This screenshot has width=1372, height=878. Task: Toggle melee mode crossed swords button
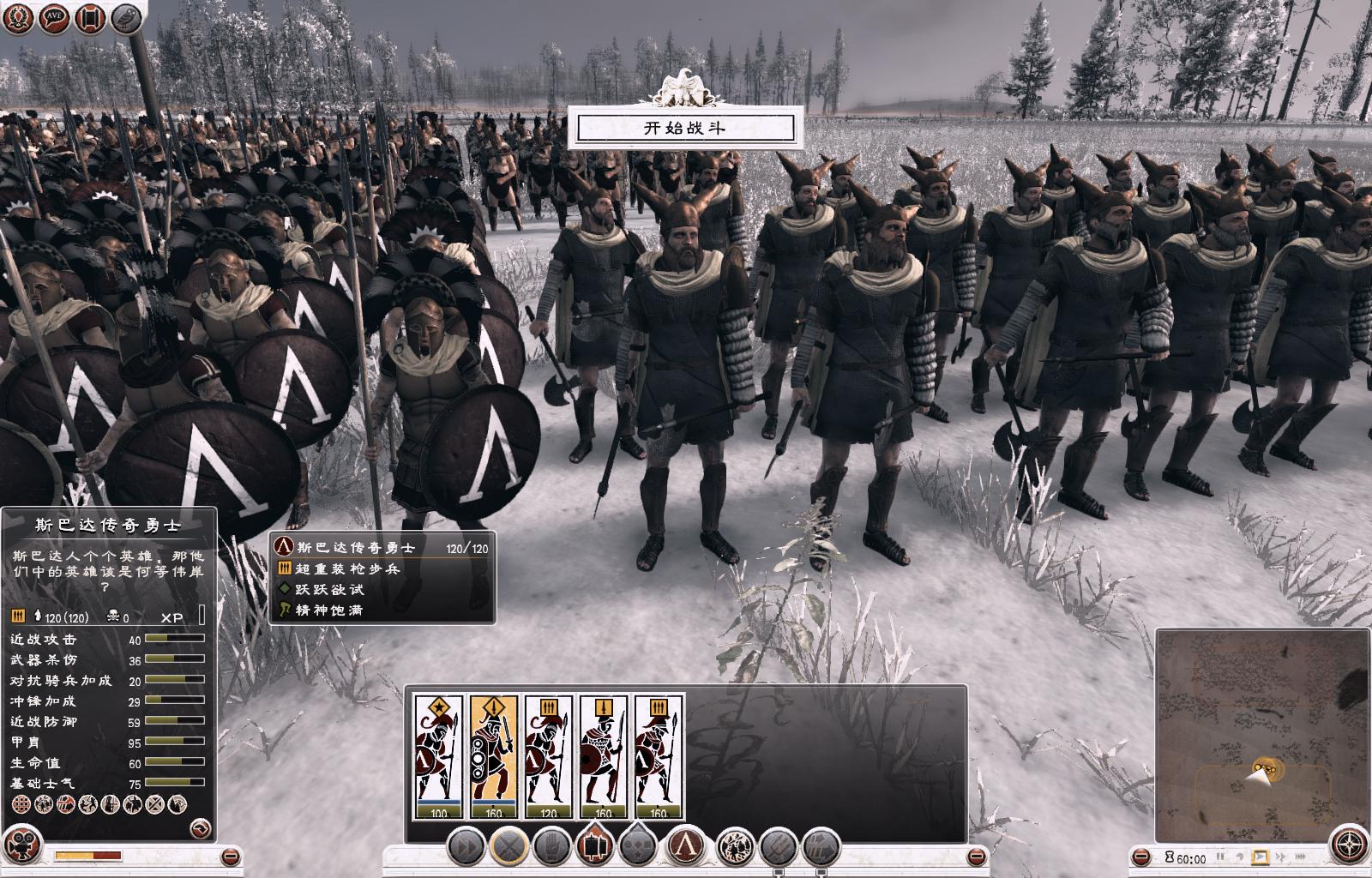tap(508, 847)
